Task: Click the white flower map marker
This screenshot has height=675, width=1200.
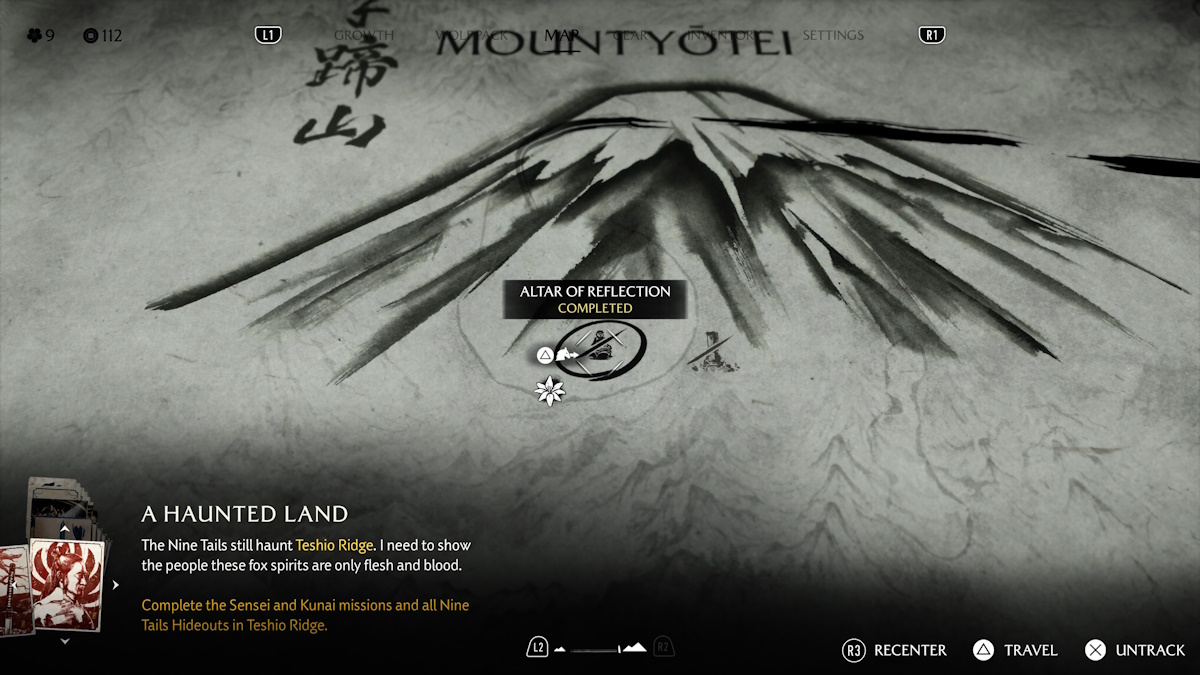Action: click(x=550, y=390)
